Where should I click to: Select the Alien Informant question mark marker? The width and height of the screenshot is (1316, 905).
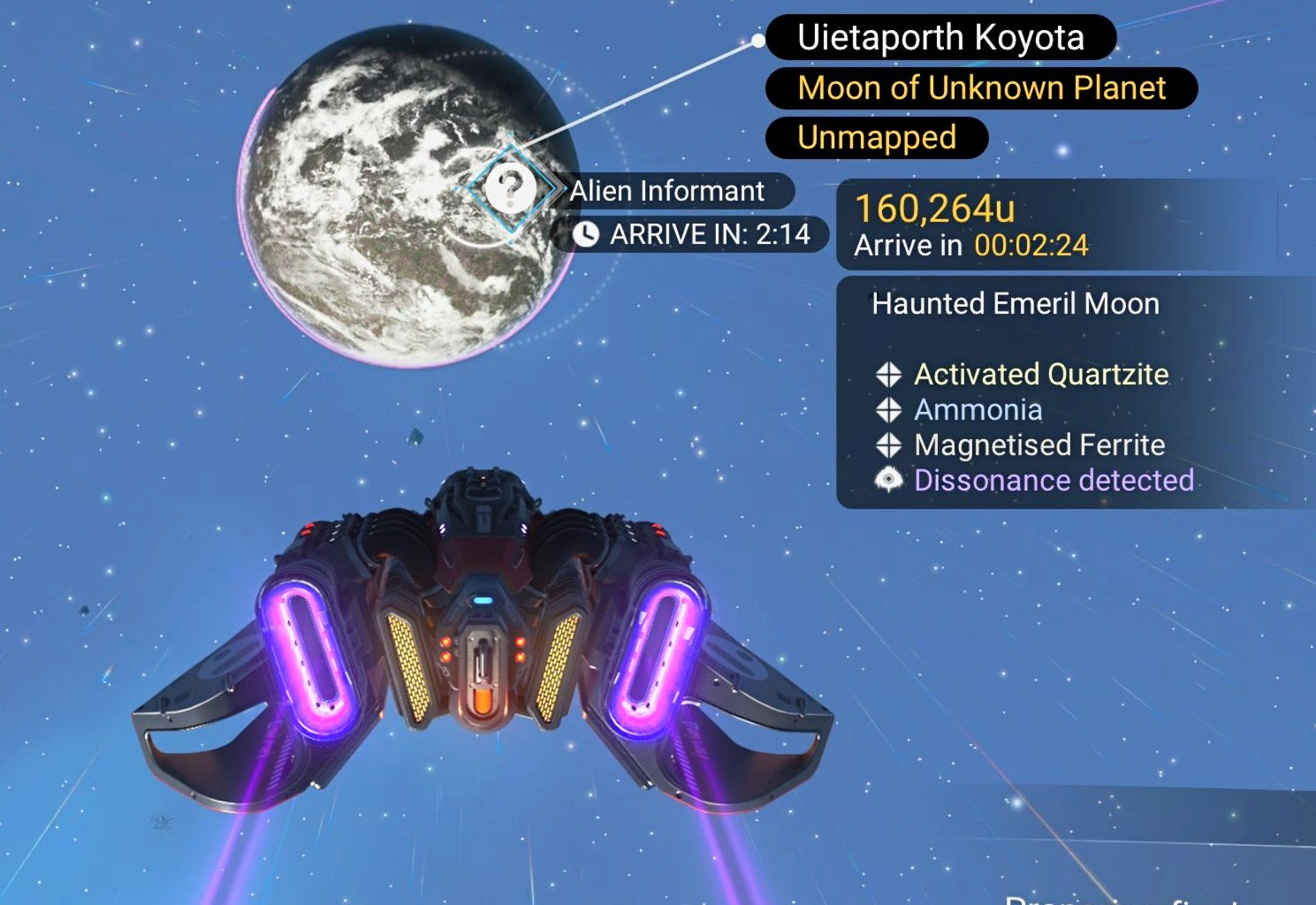[510, 188]
